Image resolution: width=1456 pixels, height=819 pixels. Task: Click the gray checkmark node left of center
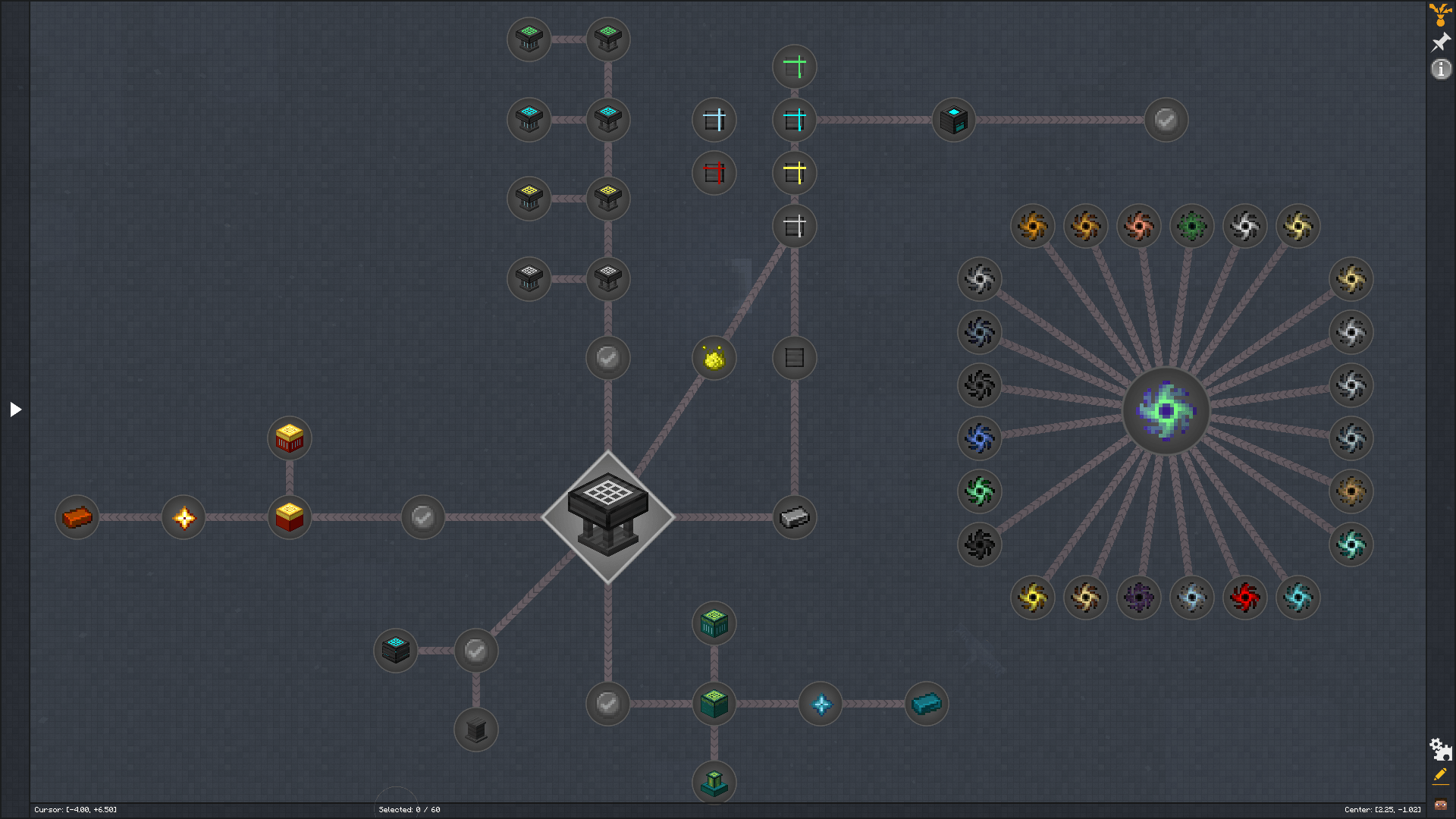422,517
